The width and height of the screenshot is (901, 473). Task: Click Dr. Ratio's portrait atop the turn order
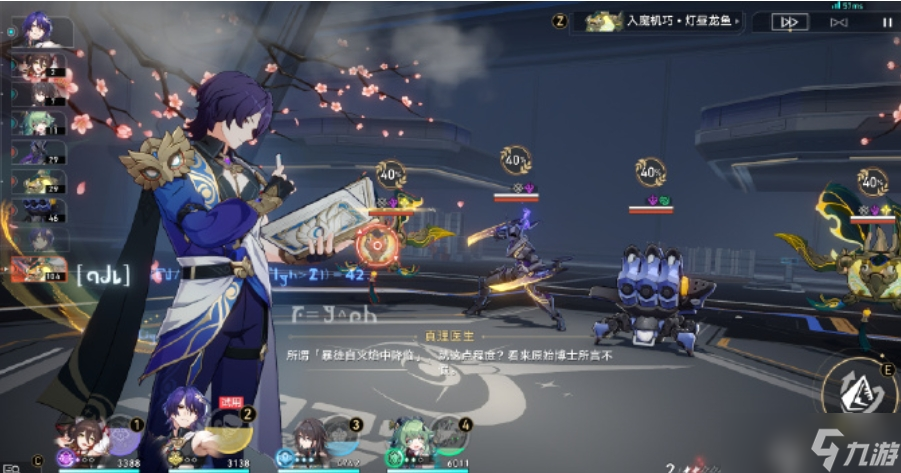click(45, 31)
